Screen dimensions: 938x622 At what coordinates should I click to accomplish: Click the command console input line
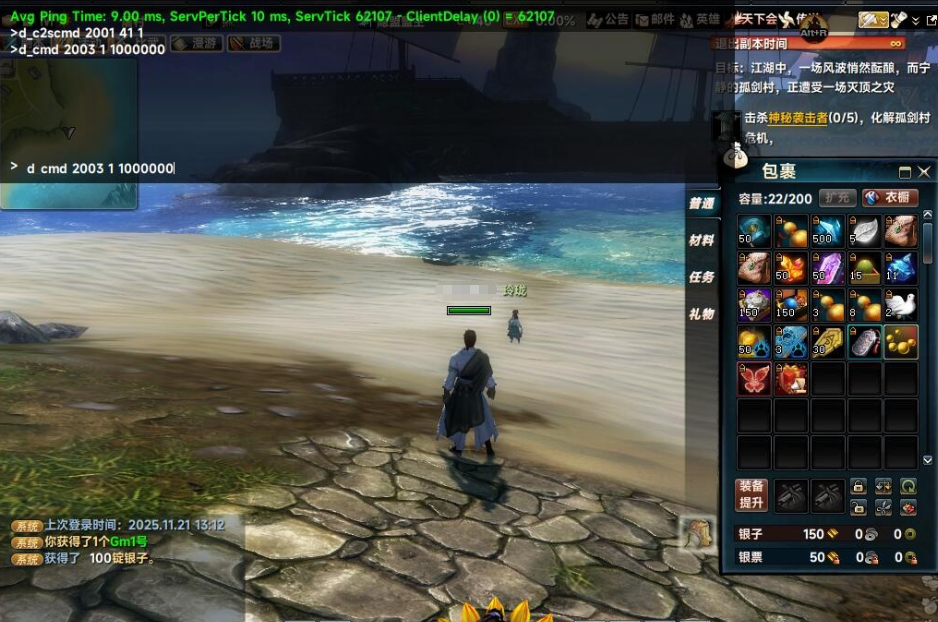300,168
